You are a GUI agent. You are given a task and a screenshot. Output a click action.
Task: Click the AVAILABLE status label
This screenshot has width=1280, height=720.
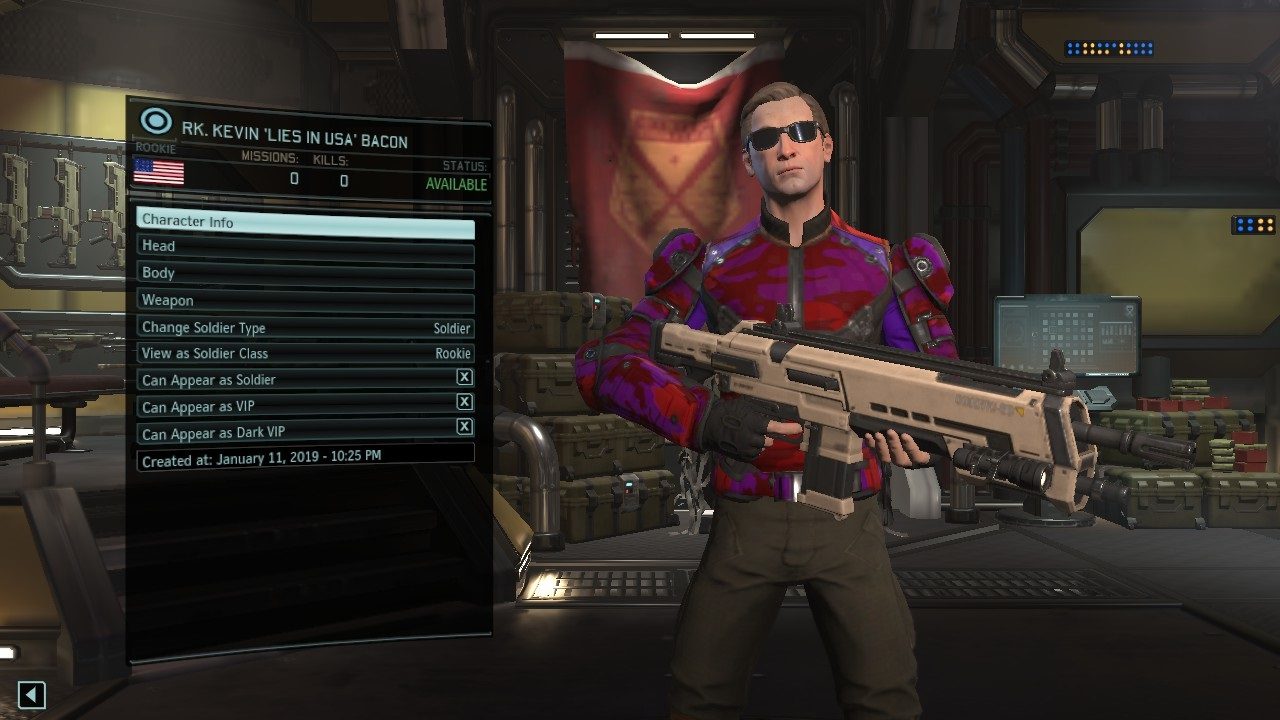[x=456, y=184]
